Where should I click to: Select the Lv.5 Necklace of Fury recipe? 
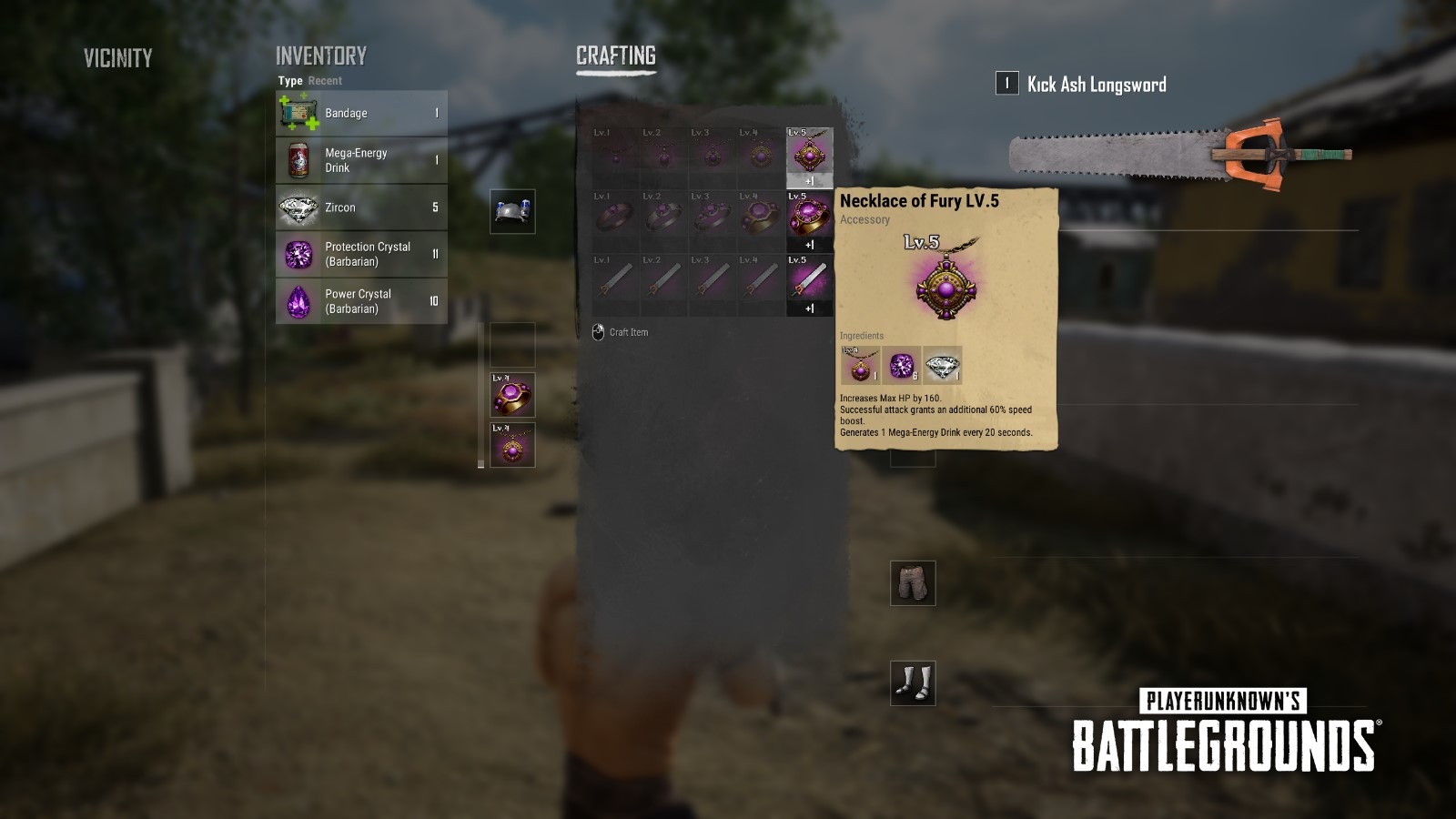810,155
